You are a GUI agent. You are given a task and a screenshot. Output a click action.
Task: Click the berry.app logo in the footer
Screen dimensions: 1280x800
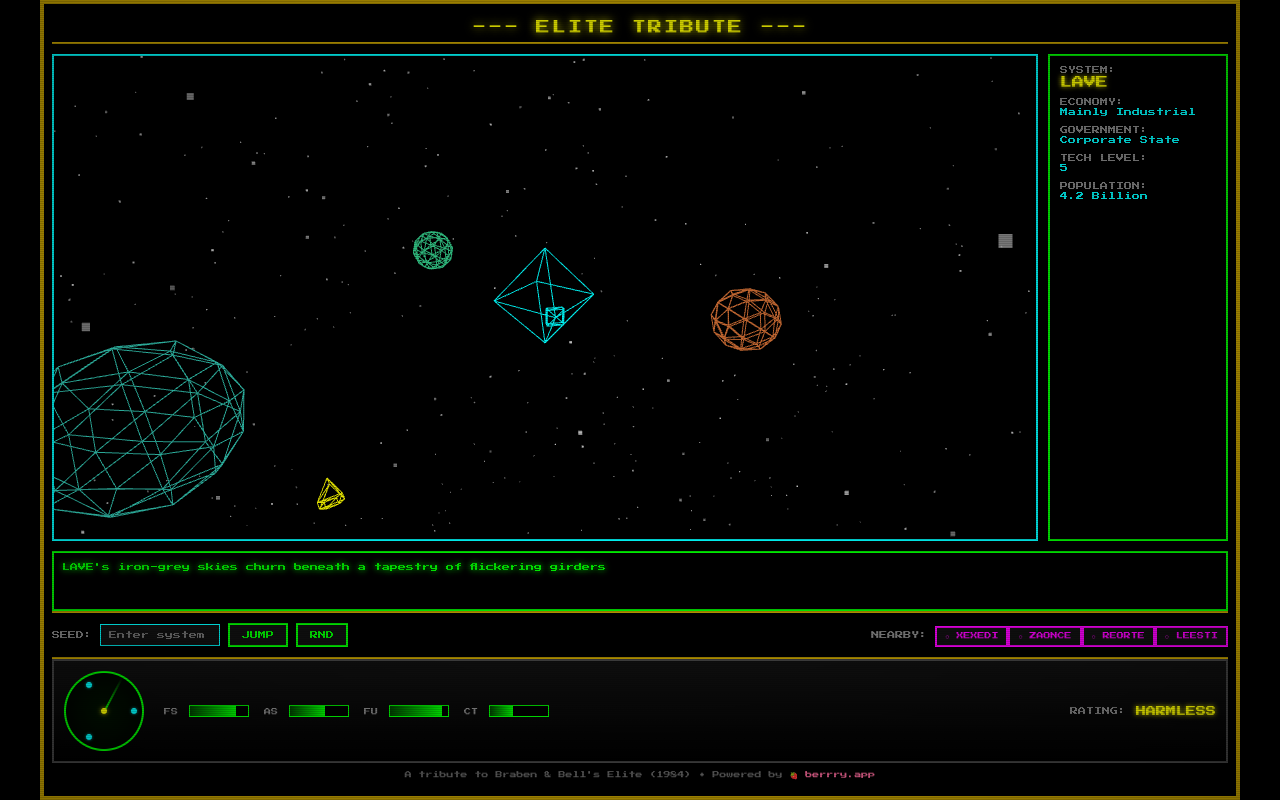[793, 774]
